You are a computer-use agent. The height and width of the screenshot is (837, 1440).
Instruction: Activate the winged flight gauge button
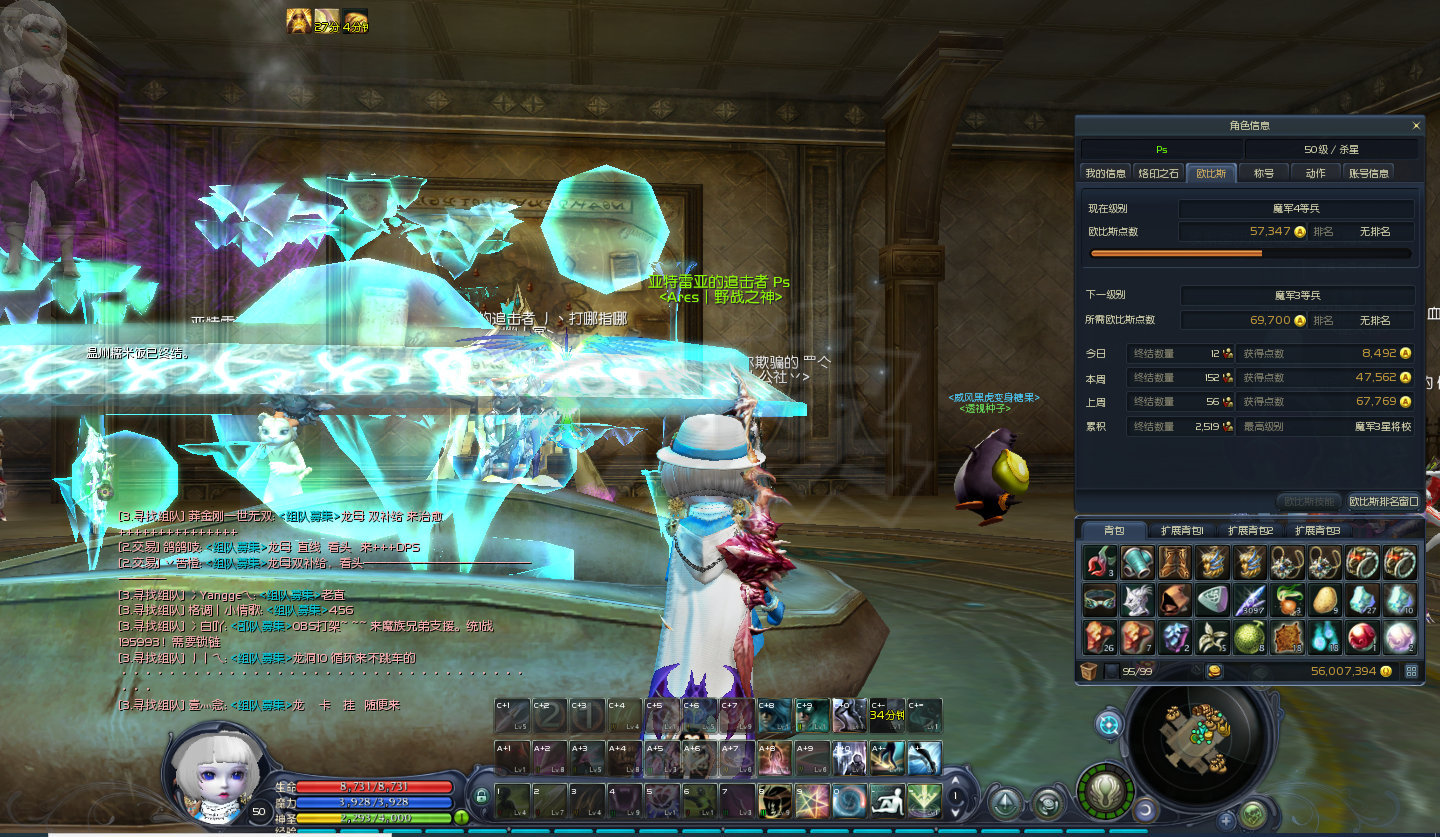[x=1105, y=791]
